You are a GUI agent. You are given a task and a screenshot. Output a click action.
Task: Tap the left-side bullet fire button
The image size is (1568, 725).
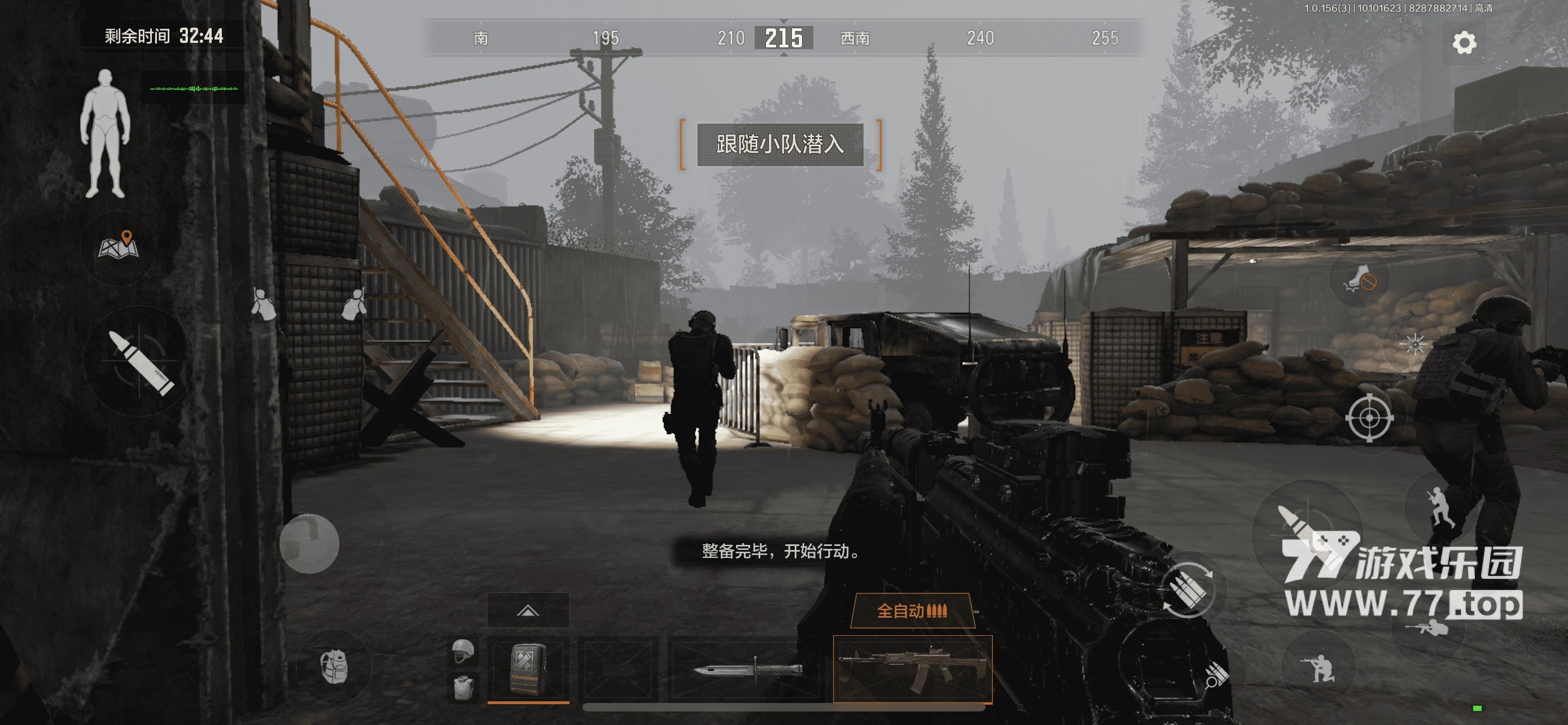139,362
